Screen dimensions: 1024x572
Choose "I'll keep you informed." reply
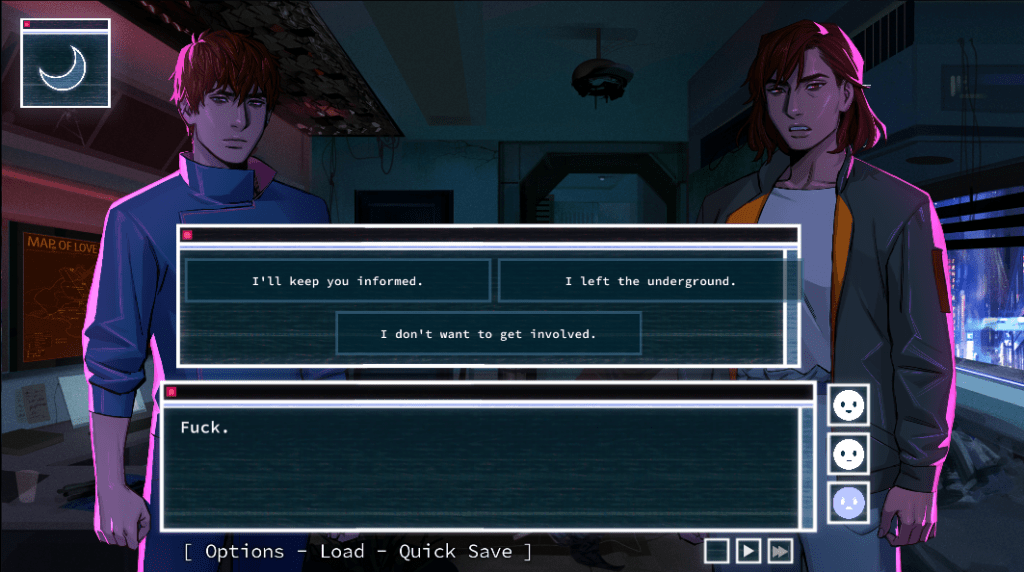click(x=337, y=281)
